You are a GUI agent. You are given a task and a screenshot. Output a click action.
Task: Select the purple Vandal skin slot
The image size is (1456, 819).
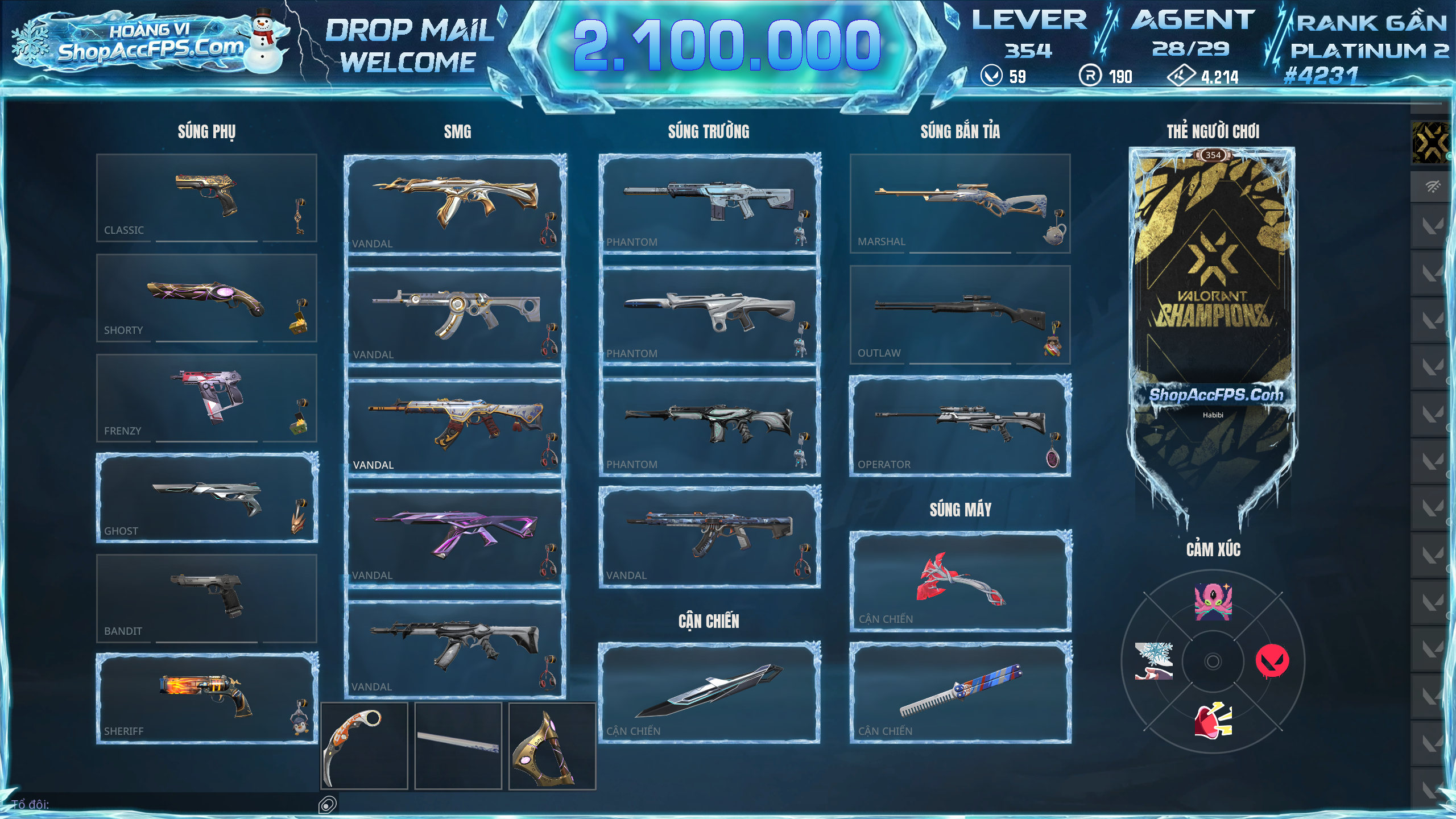click(455, 536)
